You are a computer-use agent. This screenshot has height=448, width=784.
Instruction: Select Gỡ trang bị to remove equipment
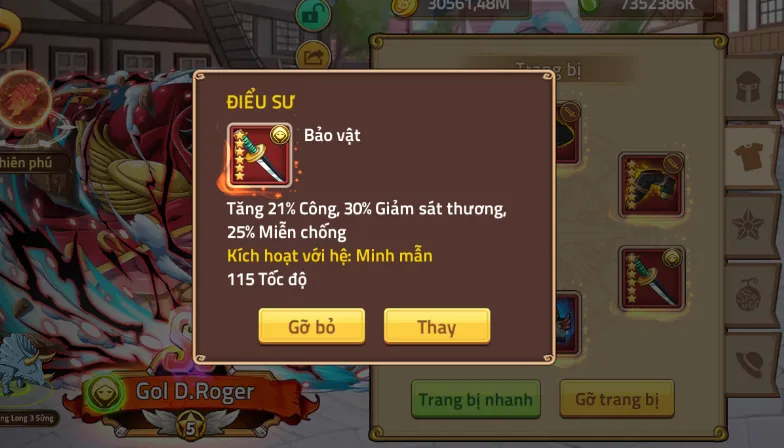616,399
